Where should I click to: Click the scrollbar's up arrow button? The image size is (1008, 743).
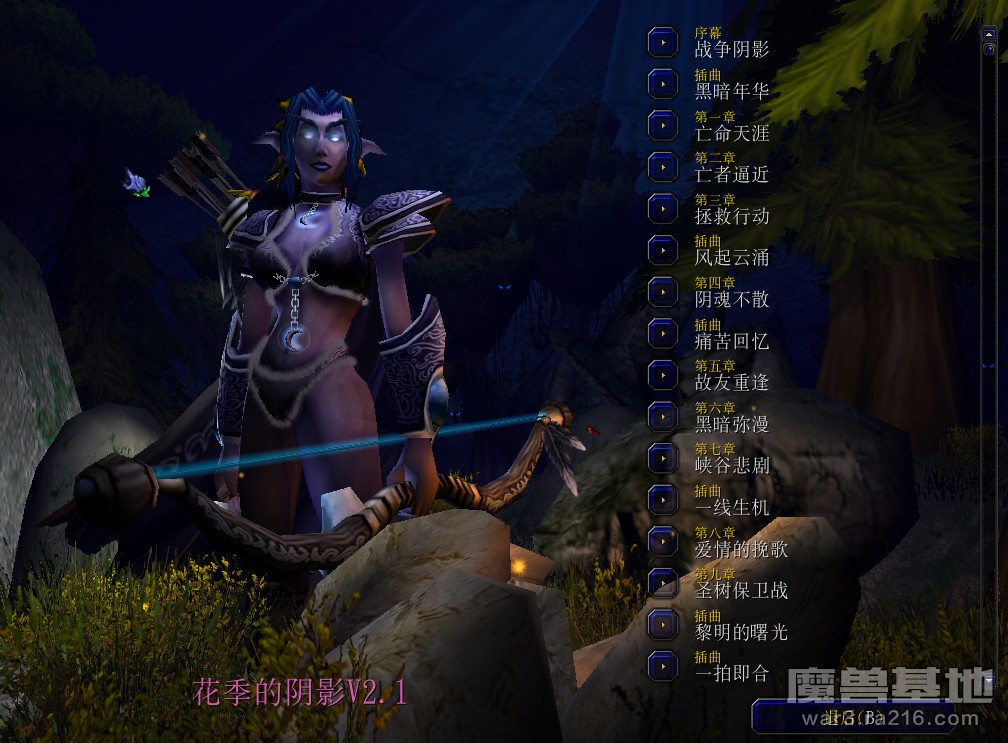click(x=989, y=34)
